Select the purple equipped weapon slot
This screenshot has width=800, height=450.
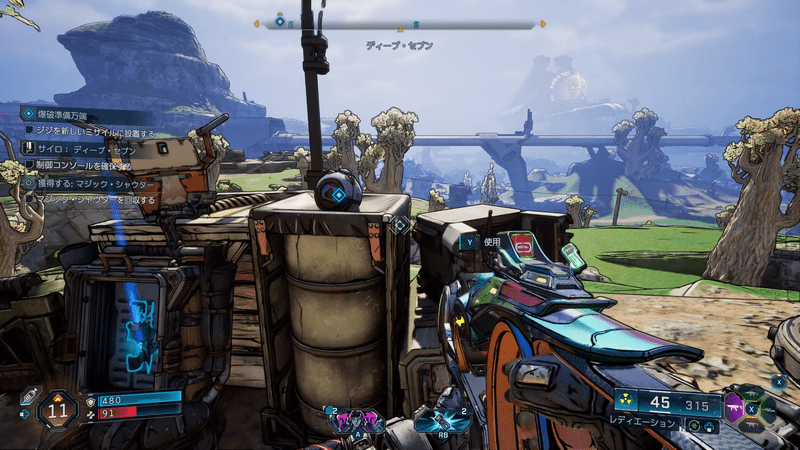coord(736,410)
